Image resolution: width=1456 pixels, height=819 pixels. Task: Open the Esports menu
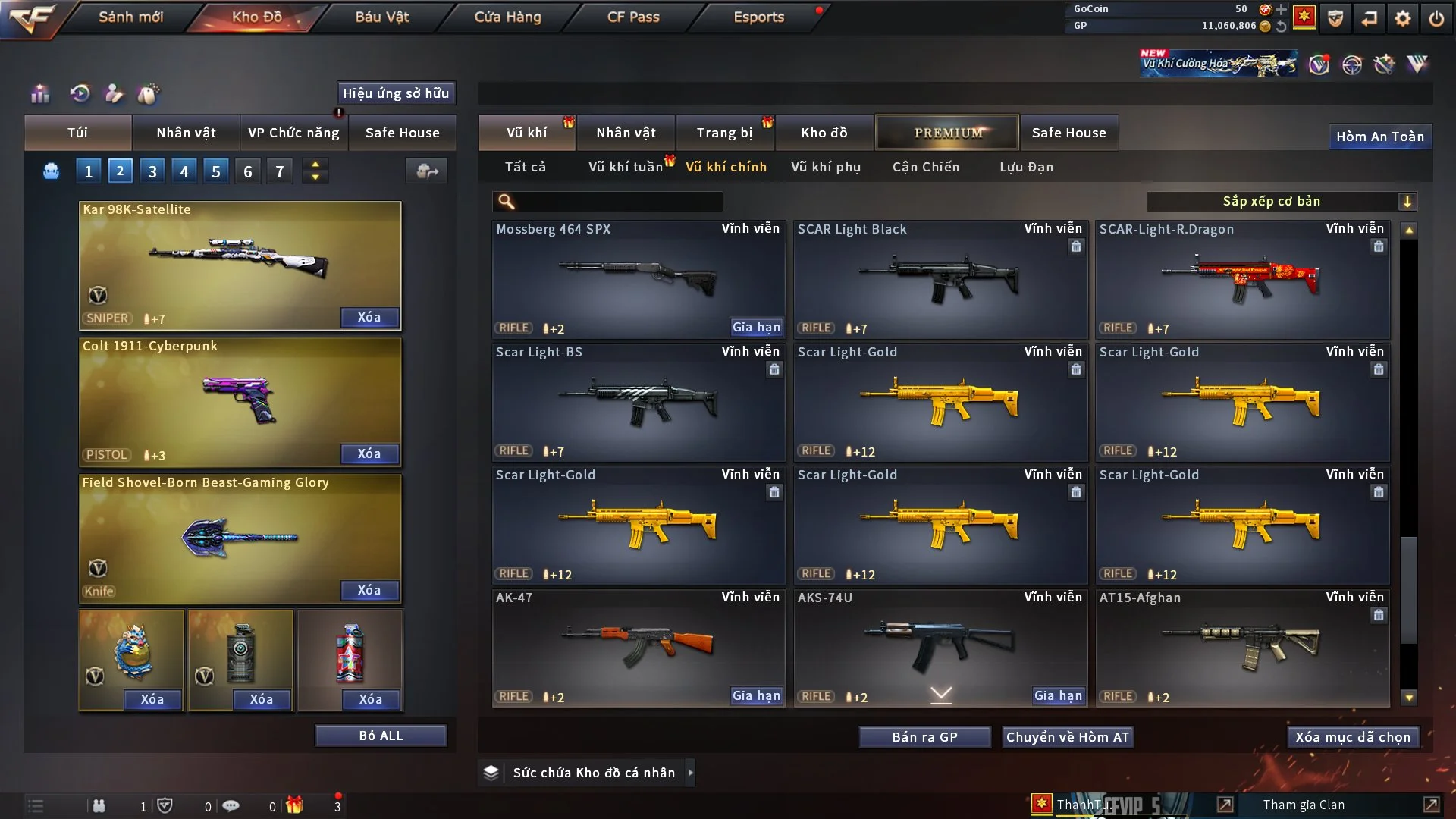(758, 17)
